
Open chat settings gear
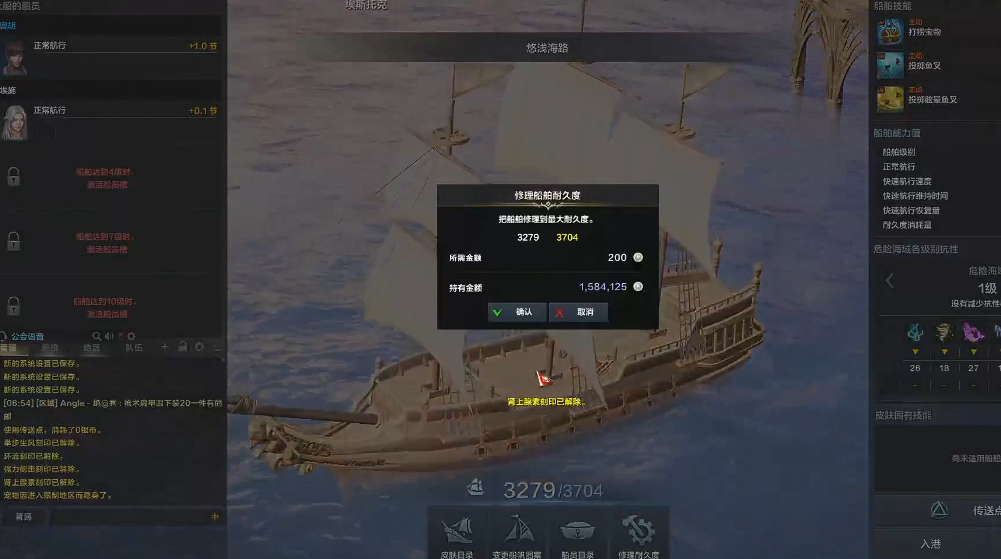(199, 347)
